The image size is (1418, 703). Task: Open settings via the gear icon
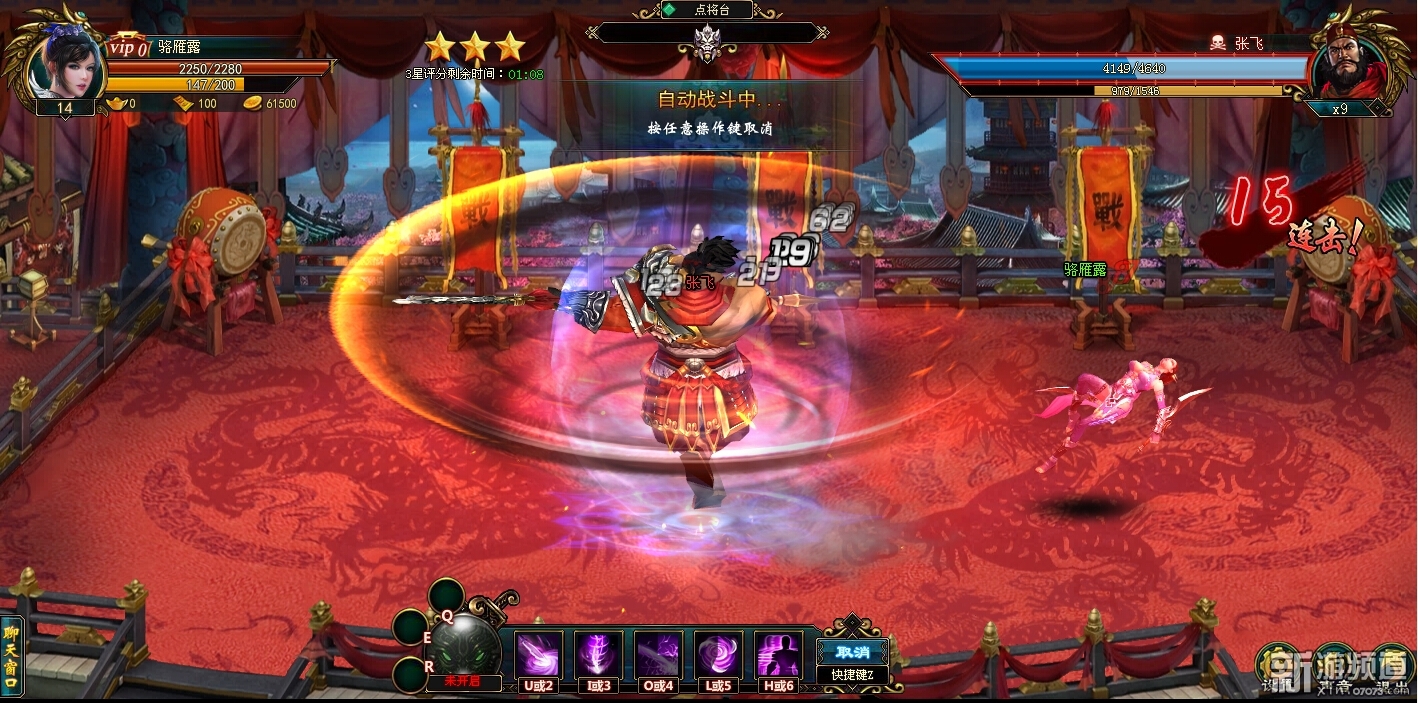[x=1277, y=662]
